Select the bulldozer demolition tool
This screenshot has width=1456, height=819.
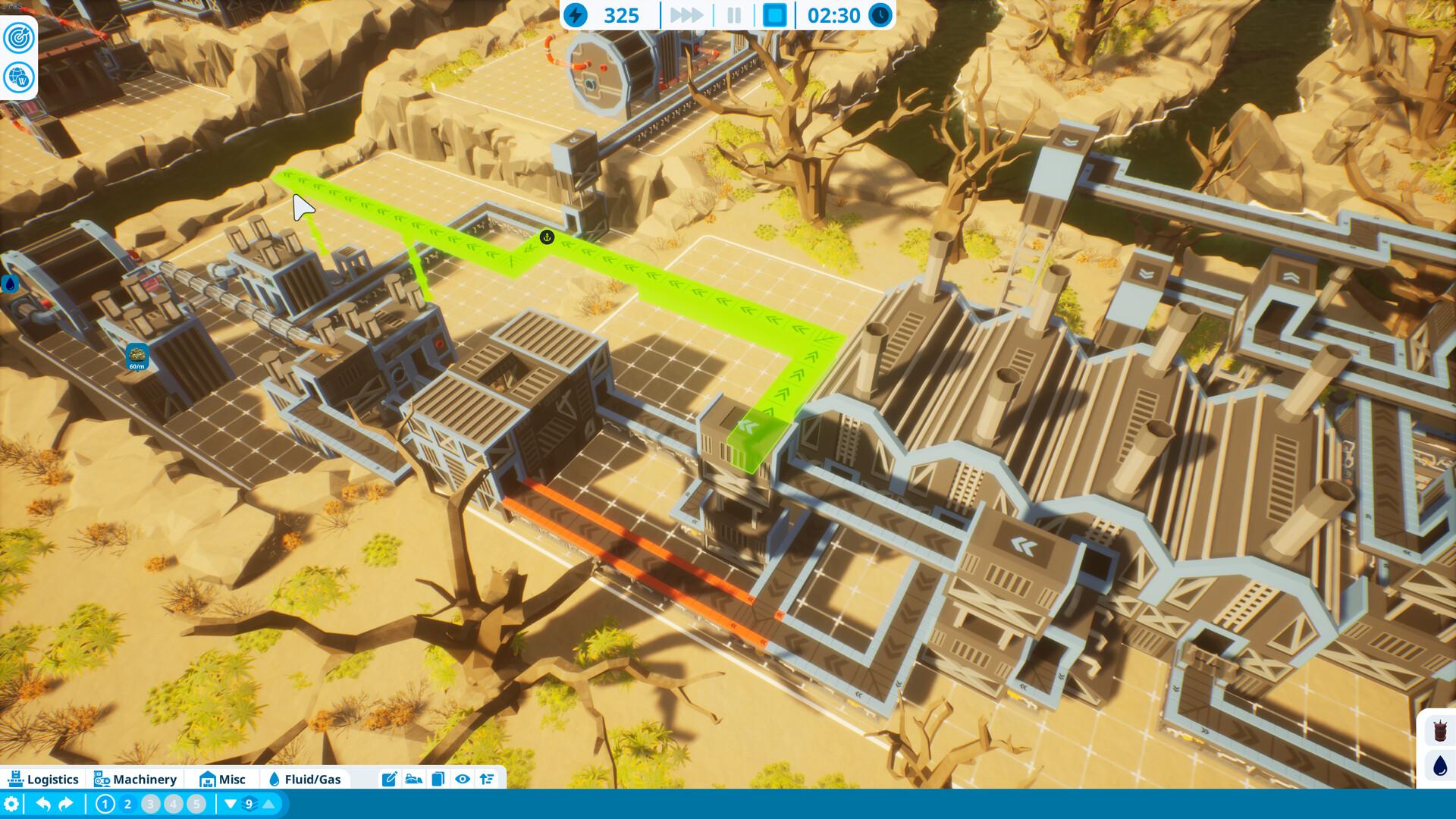point(413,779)
